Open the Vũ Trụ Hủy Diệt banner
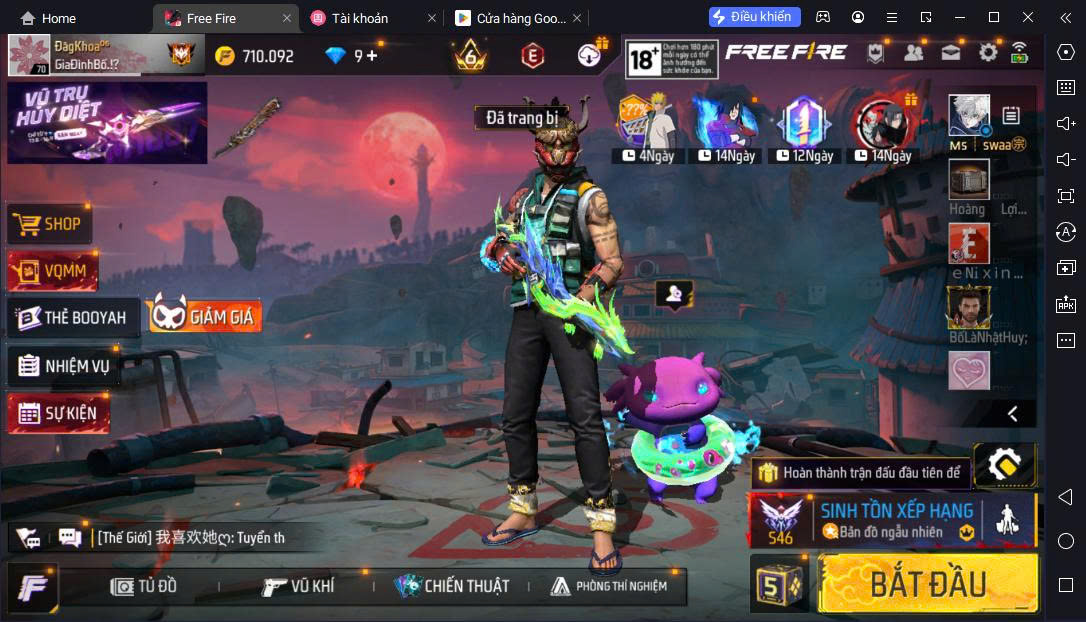This screenshot has width=1086, height=622. 107,122
